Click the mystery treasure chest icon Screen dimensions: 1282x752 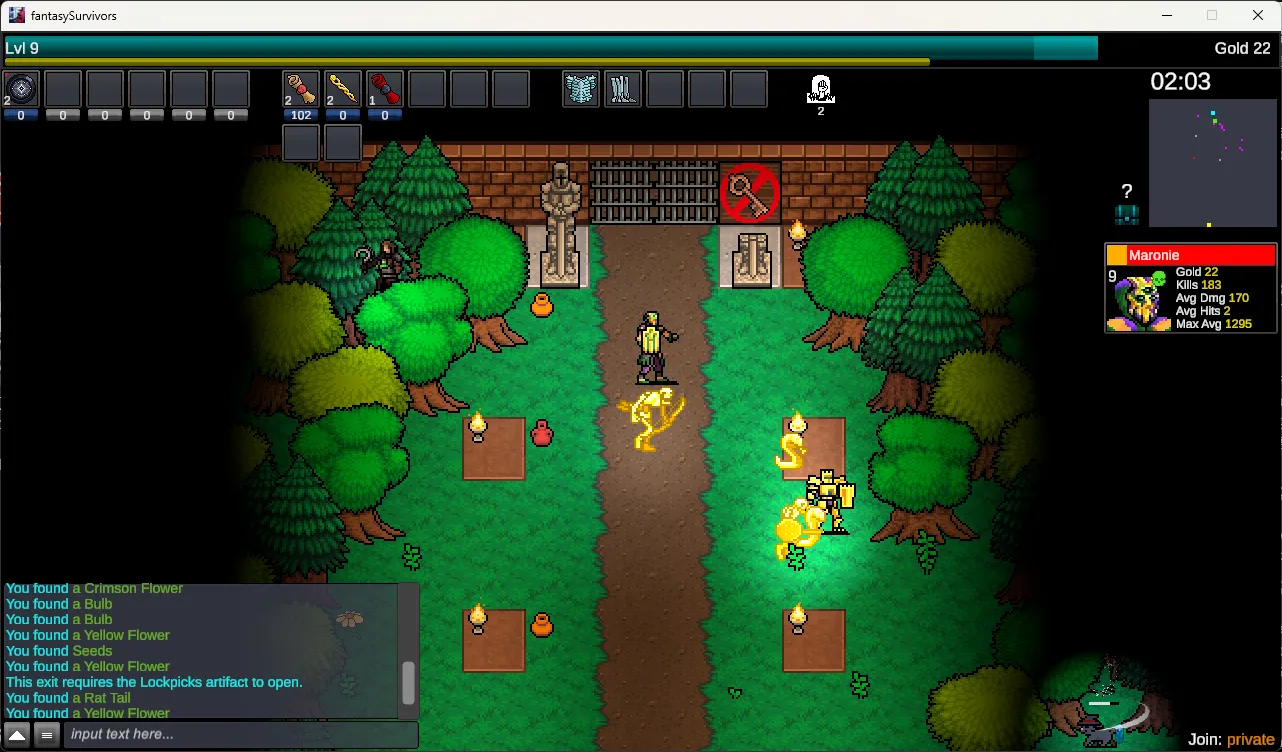coord(1127,214)
